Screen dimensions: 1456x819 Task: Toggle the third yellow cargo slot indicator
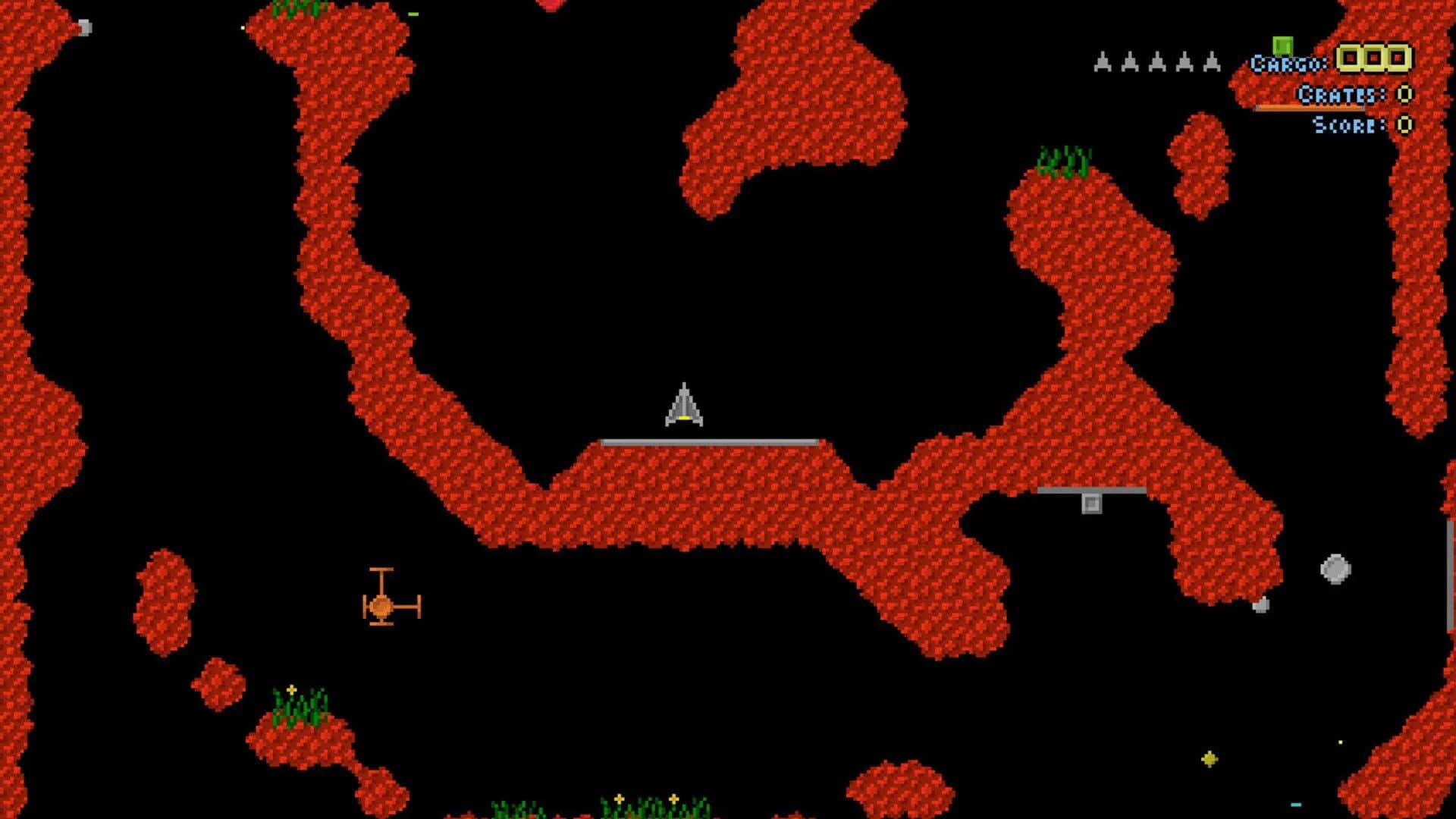1399,59
